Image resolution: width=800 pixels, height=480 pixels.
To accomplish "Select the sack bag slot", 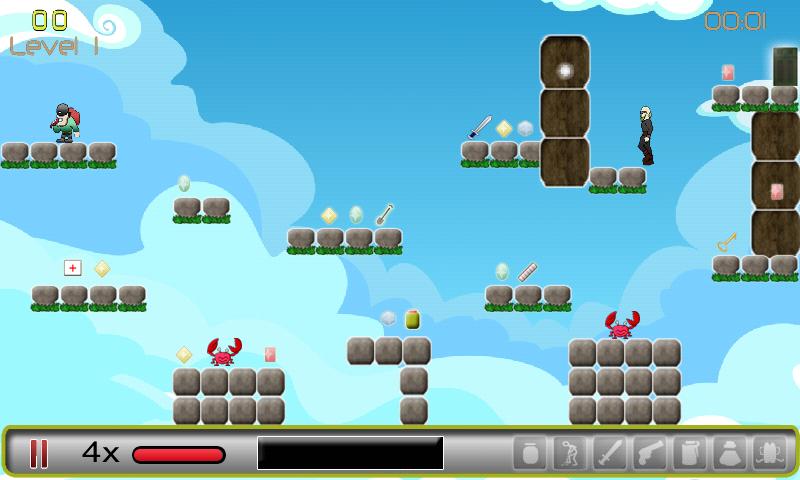I will coord(730,453).
